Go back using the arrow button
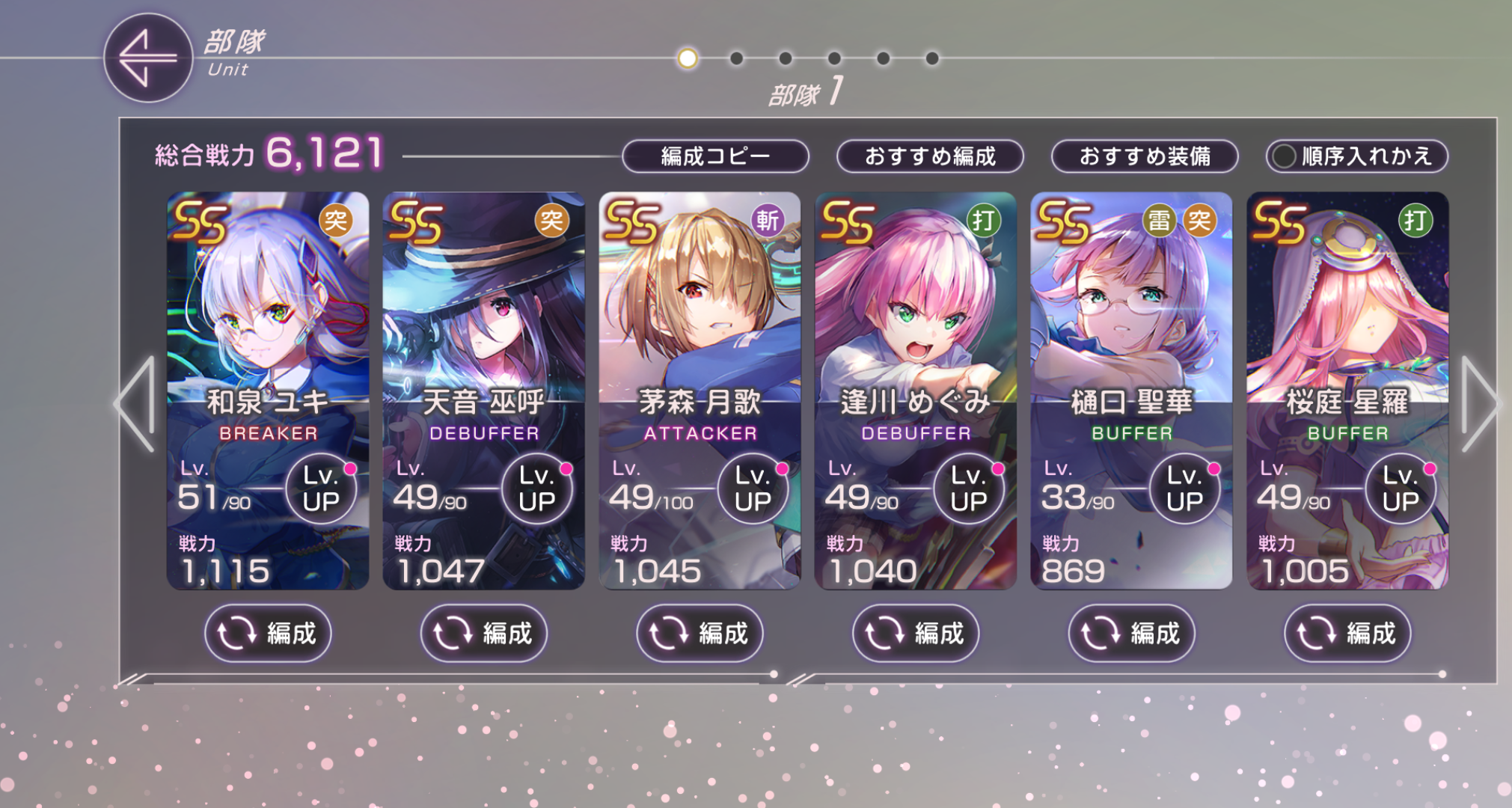1512x808 pixels. pyautogui.click(x=147, y=58)
